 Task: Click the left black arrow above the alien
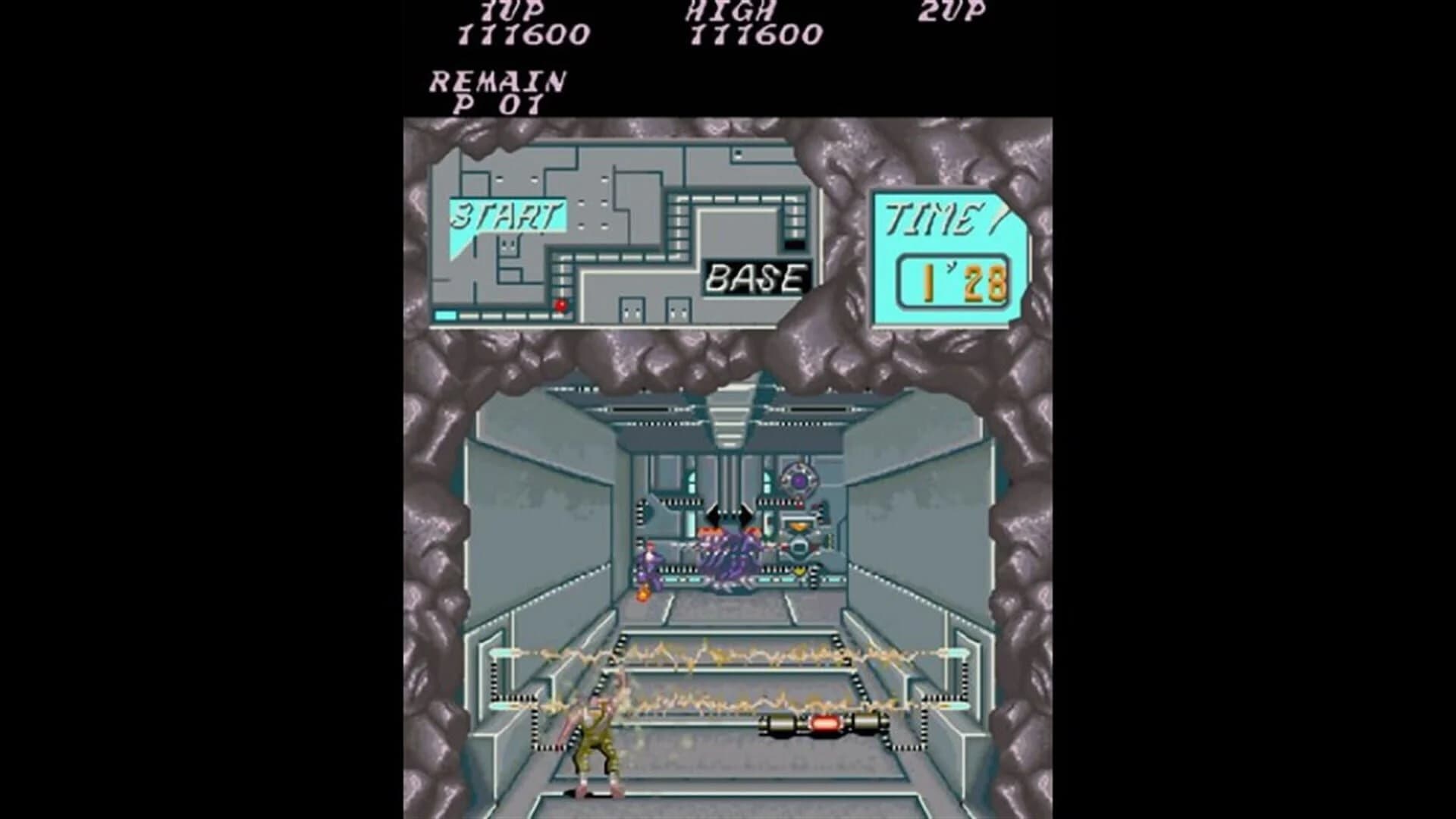pos(713,516)
